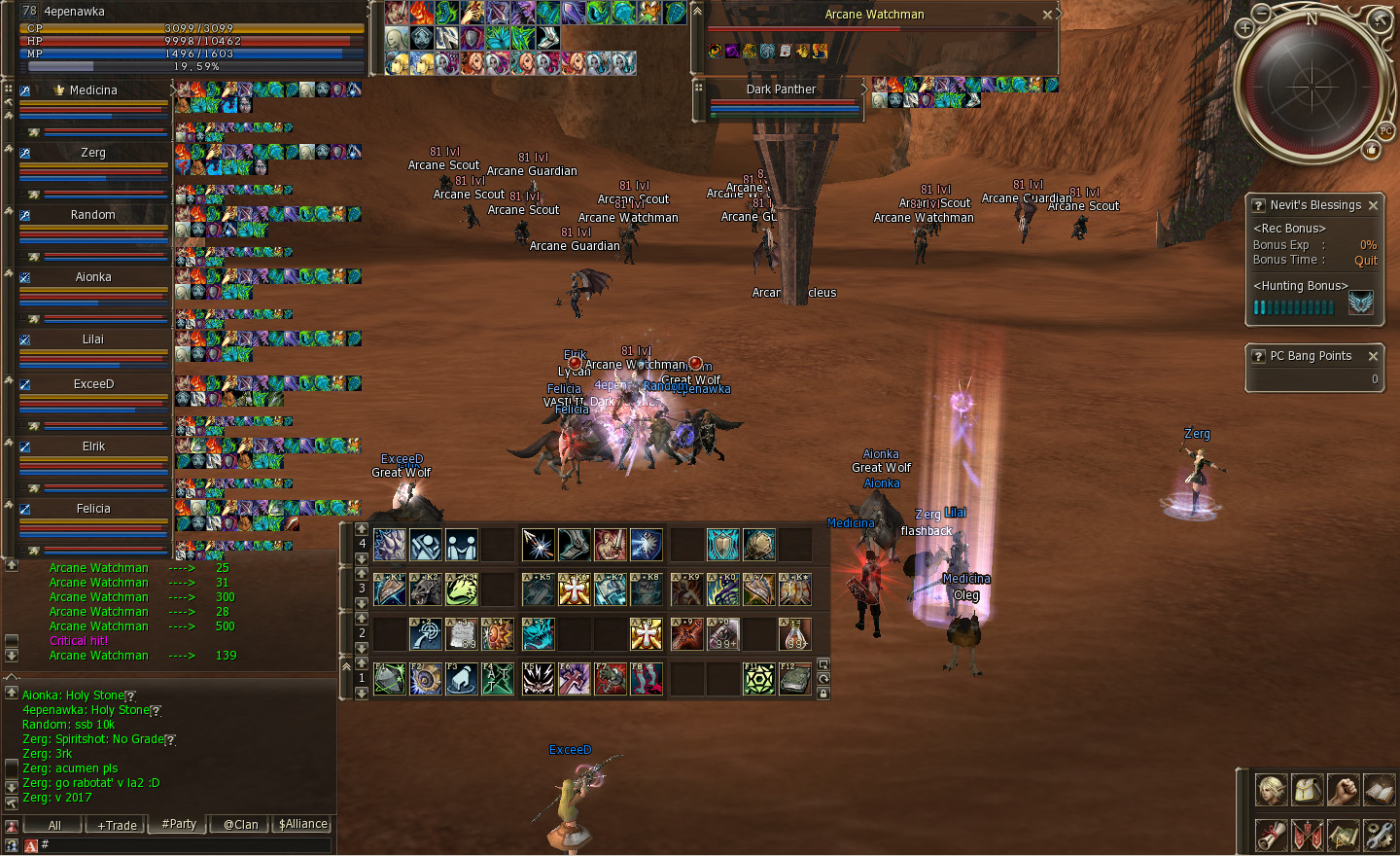Switch chat to the #Party tab
Image resolution: width=1400 pixels, height=857 pixels.
[x=179, y=824]
